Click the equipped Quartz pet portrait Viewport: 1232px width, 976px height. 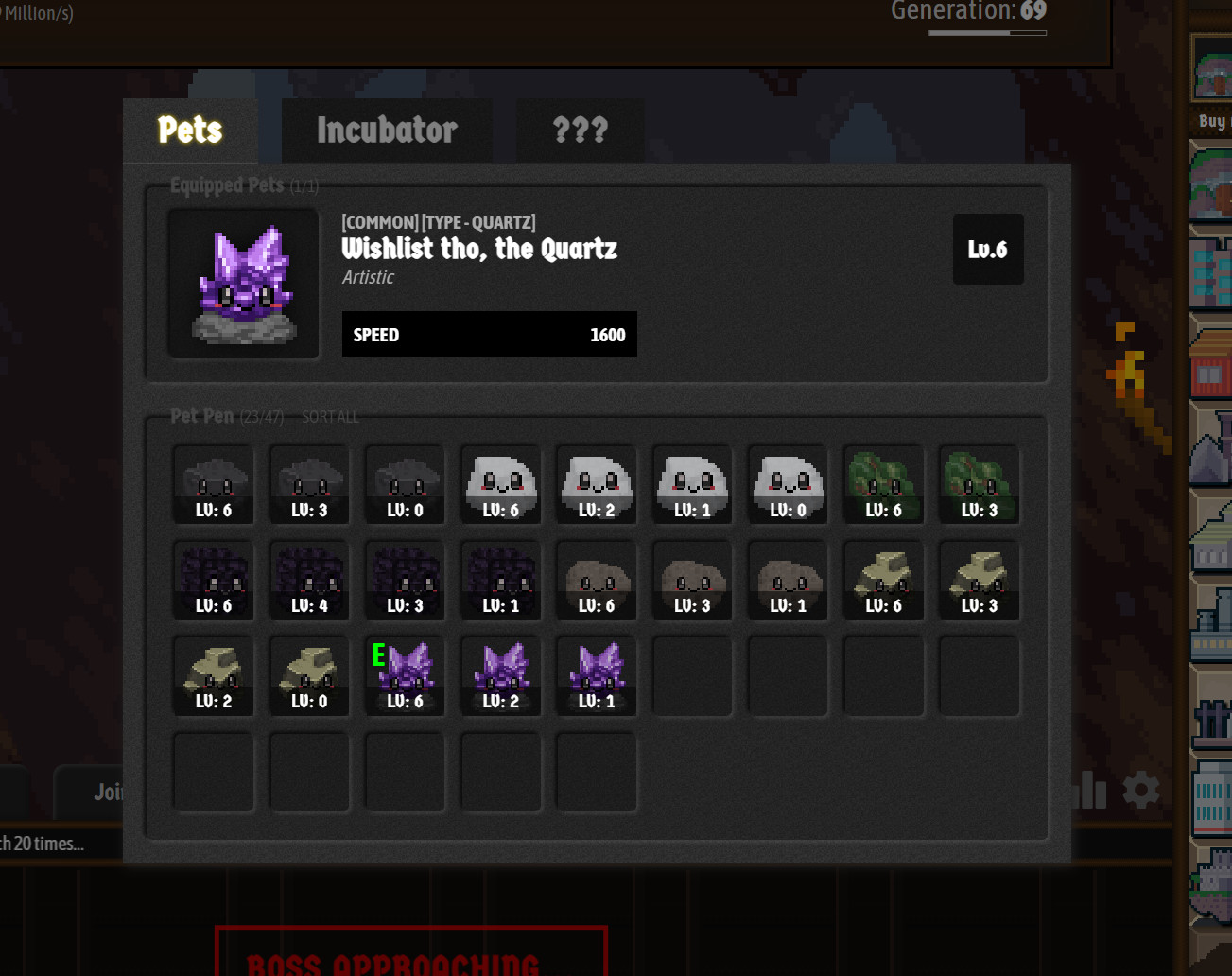pyautogui.click(x=242, y=283)
